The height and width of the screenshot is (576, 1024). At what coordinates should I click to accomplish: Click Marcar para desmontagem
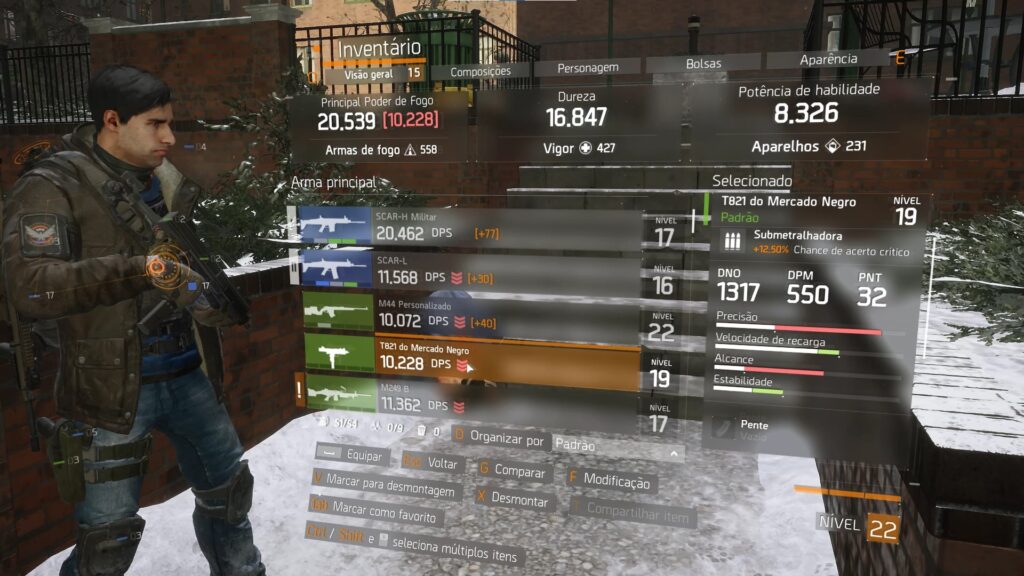[386, 490]
